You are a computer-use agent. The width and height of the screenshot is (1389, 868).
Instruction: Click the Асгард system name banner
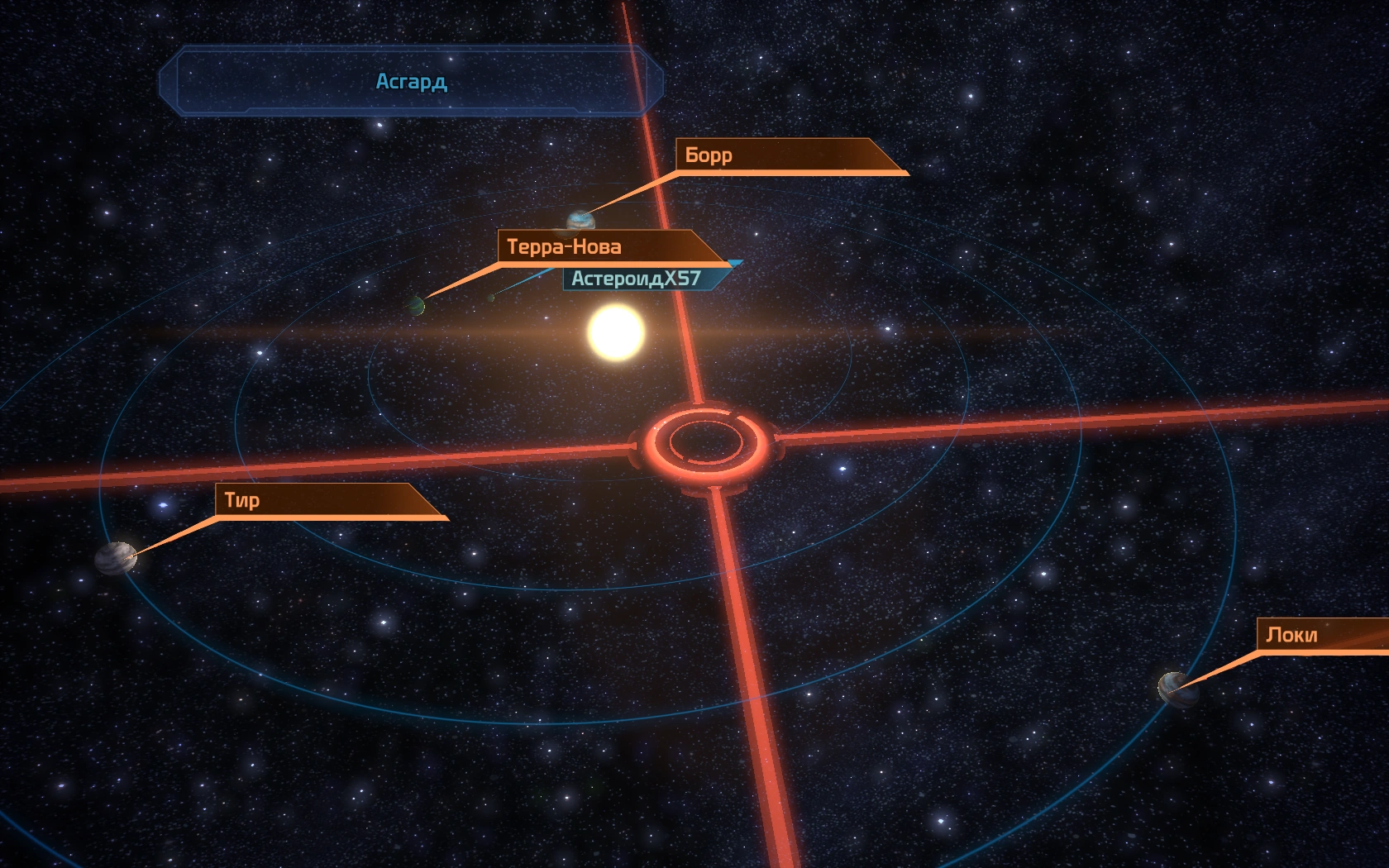click(411, 81)
